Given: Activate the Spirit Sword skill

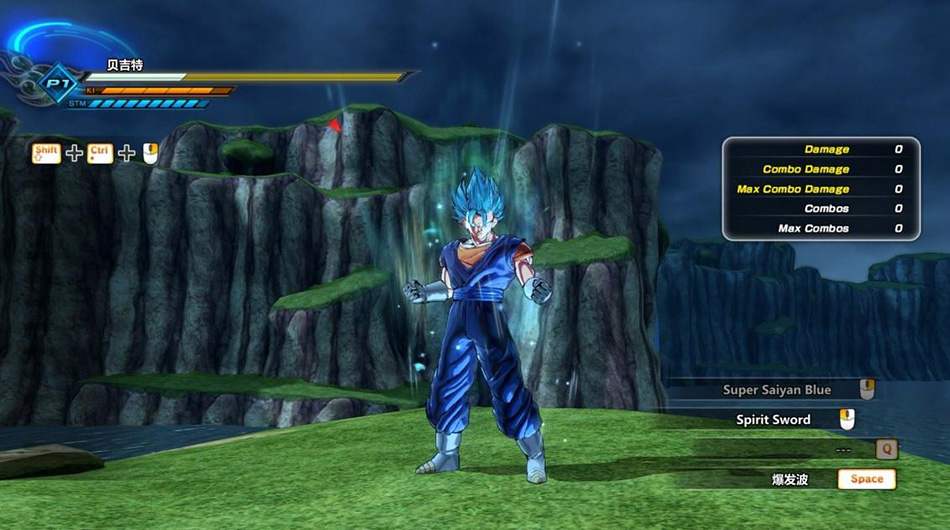Looking at the screenshot, I should 774,420.
